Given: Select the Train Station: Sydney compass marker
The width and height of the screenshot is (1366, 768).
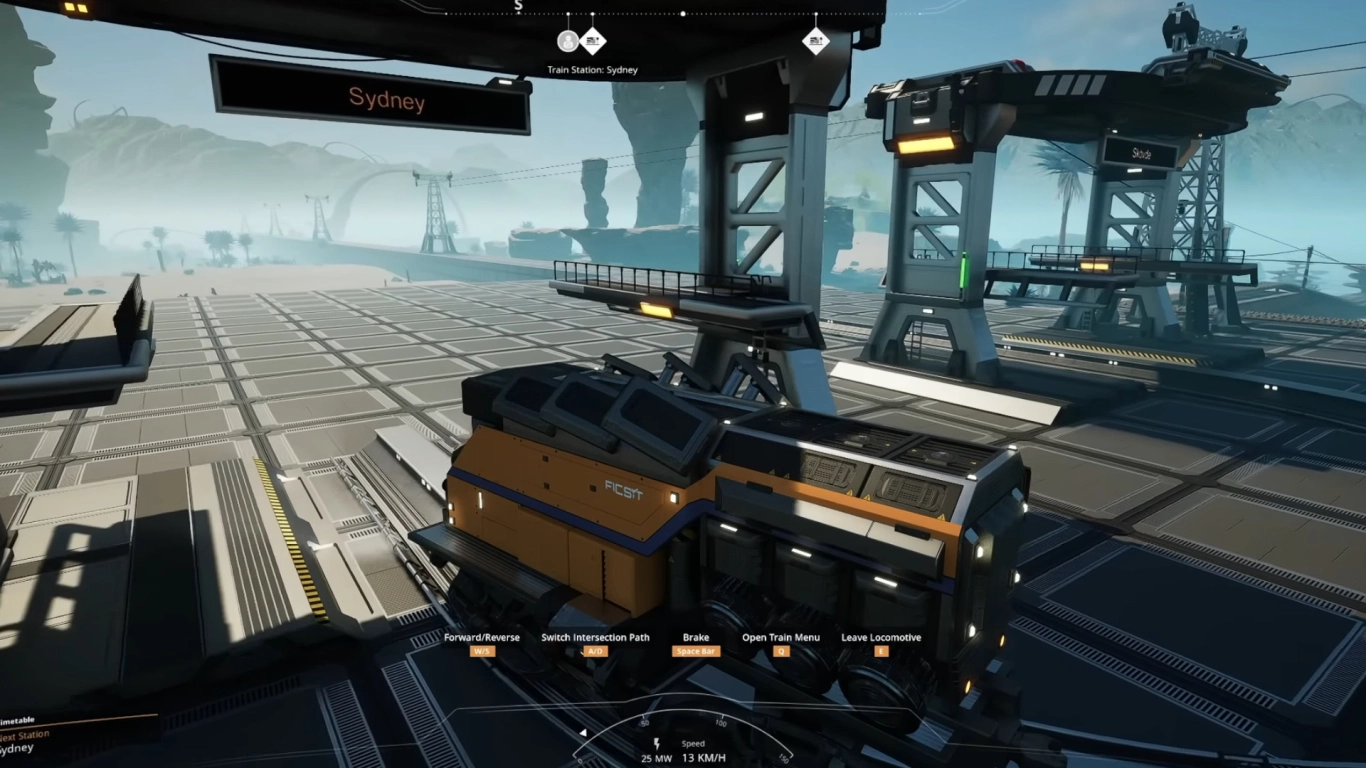Looking at the screenshot, I should click(x=593, y=41).
